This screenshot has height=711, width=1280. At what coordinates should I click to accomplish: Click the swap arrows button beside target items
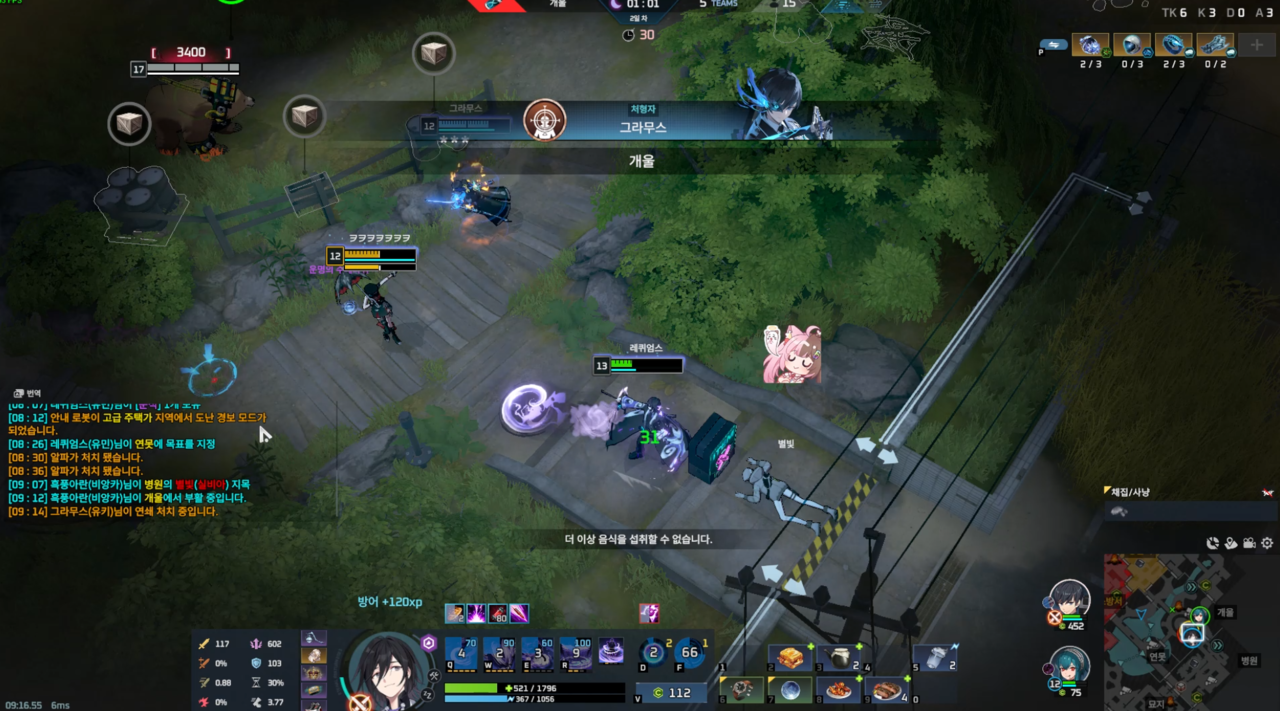coord(1052,45)
